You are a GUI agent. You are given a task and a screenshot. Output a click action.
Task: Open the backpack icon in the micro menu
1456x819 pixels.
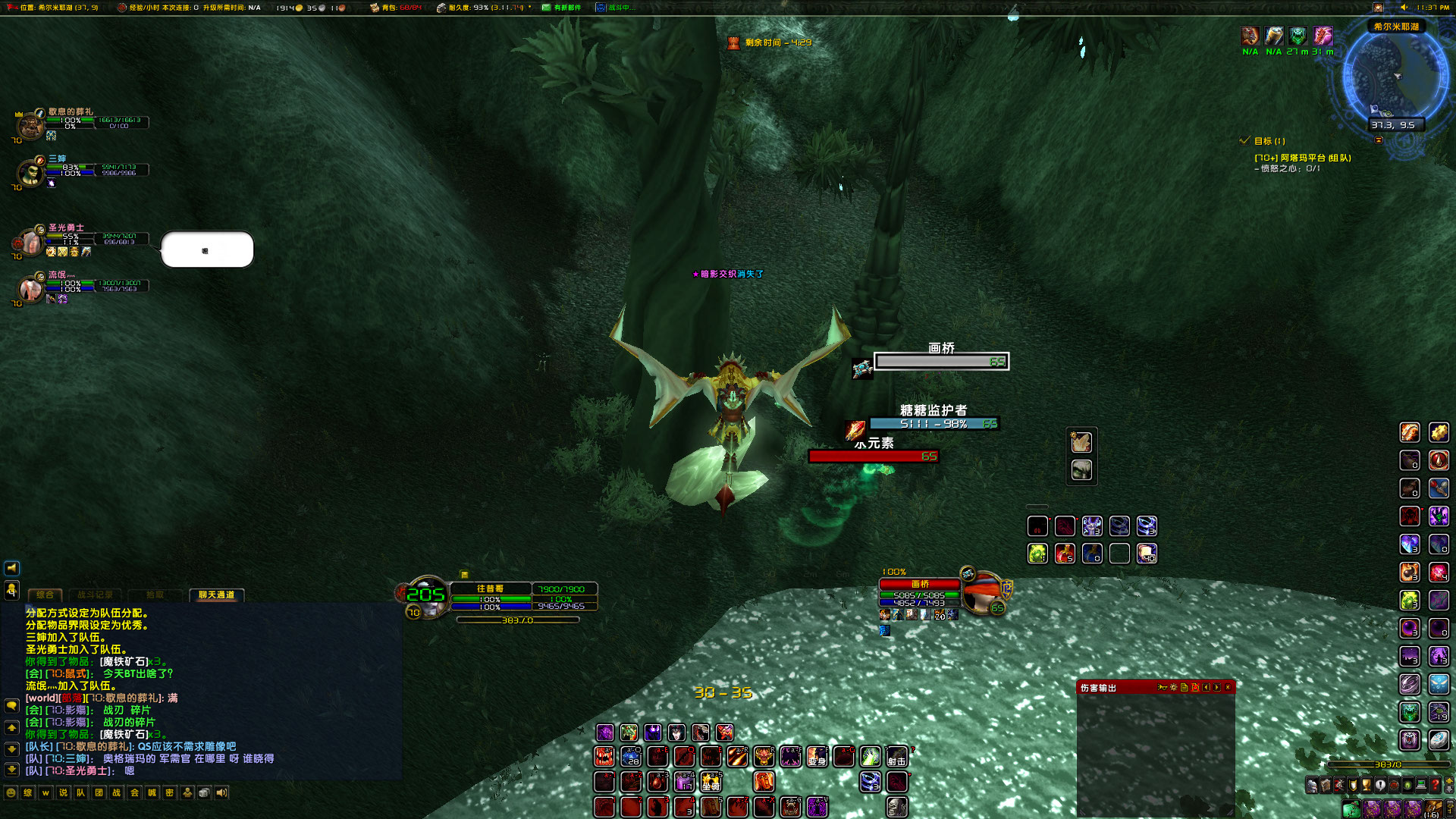(1352, 808)
